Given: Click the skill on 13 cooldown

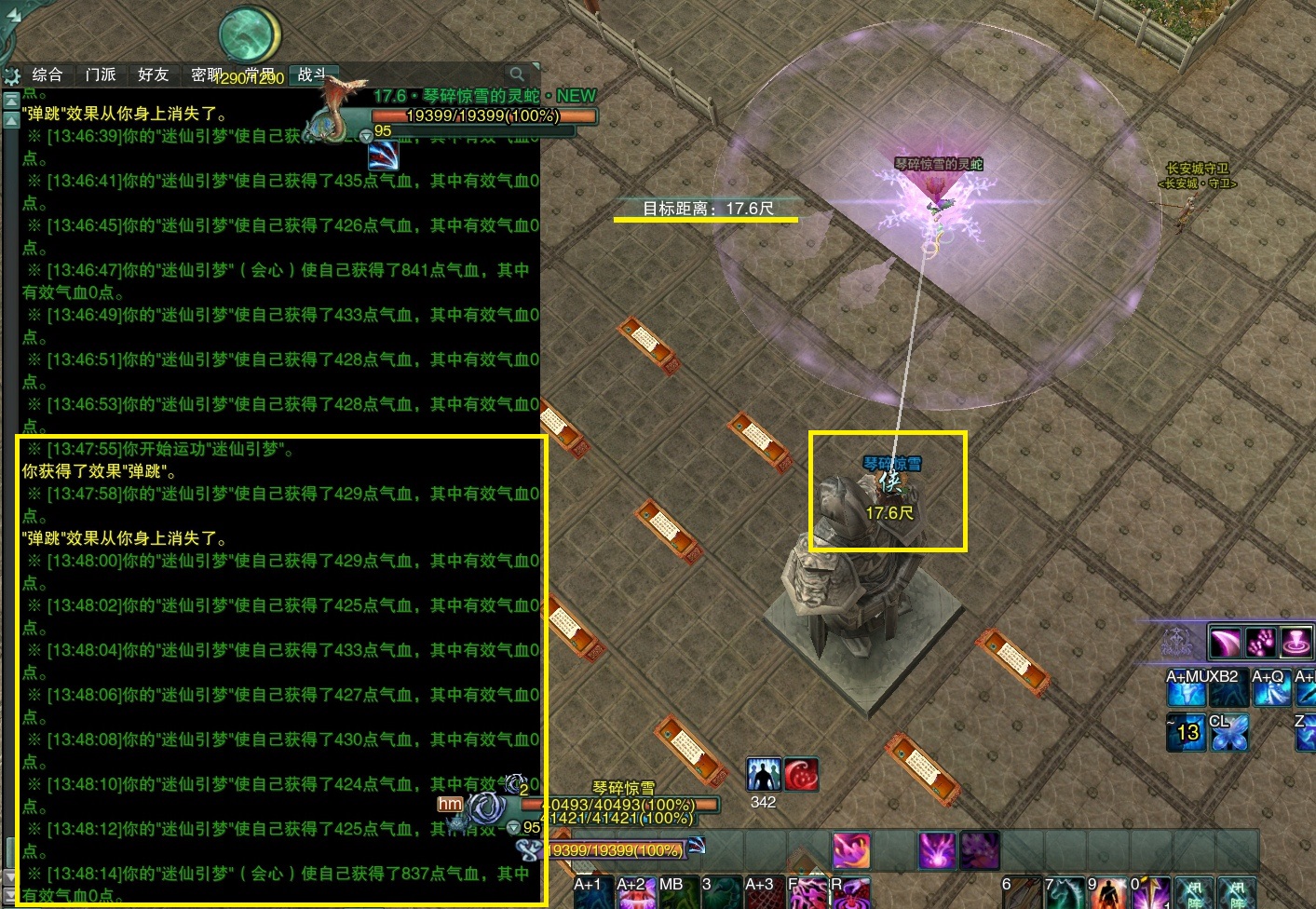Looking at the screenshot, I should pos(1186,733).
